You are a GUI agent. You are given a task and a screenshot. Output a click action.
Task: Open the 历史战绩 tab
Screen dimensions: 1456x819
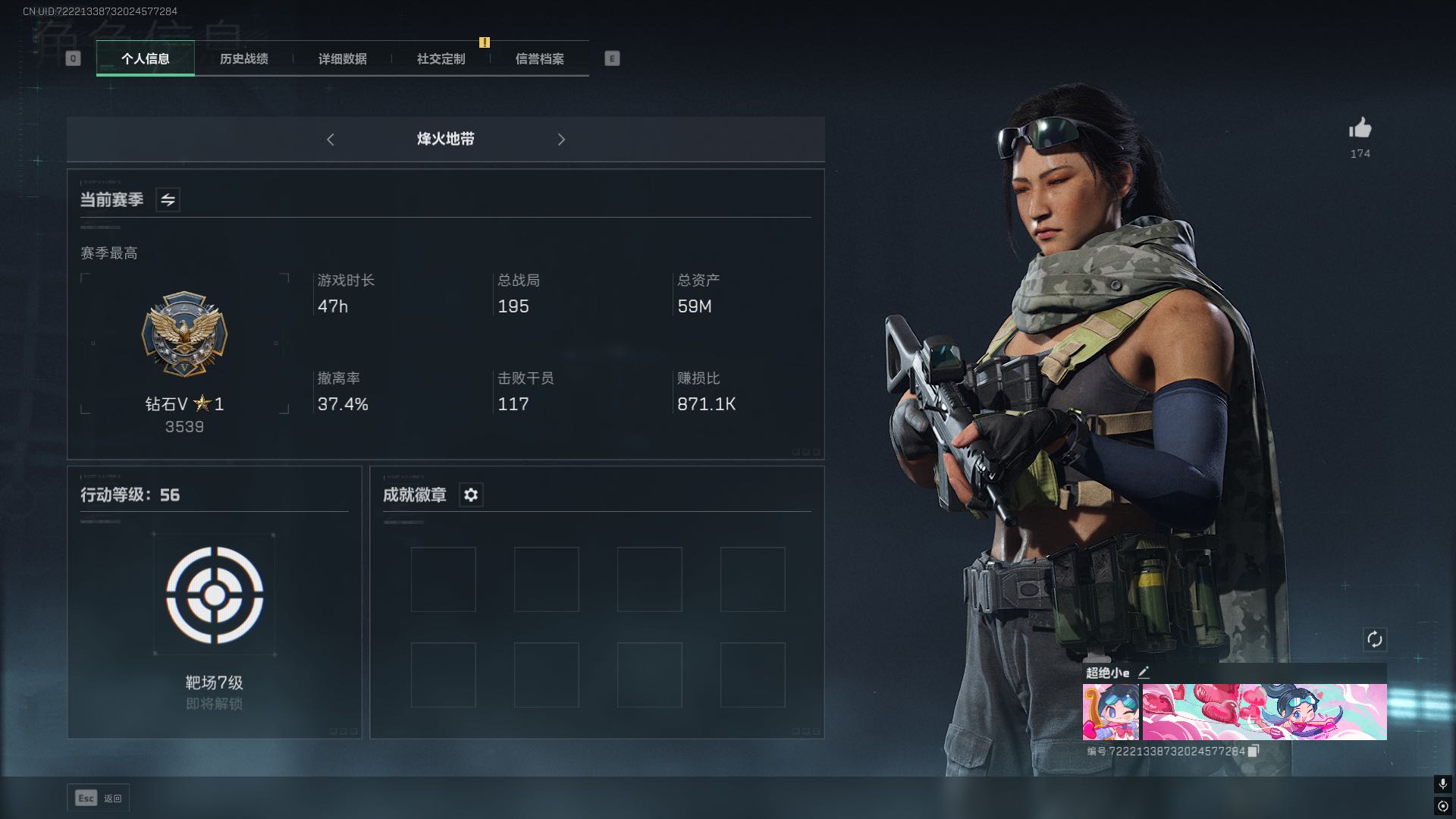(243, 58)
